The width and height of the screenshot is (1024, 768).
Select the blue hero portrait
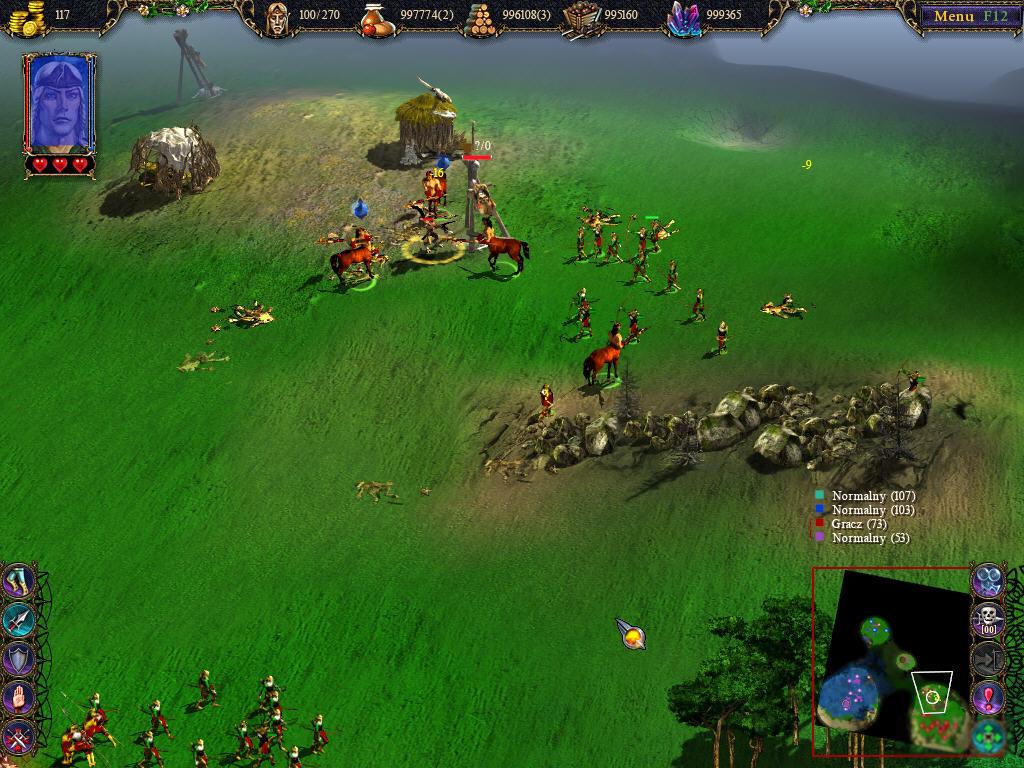(60, 104)
